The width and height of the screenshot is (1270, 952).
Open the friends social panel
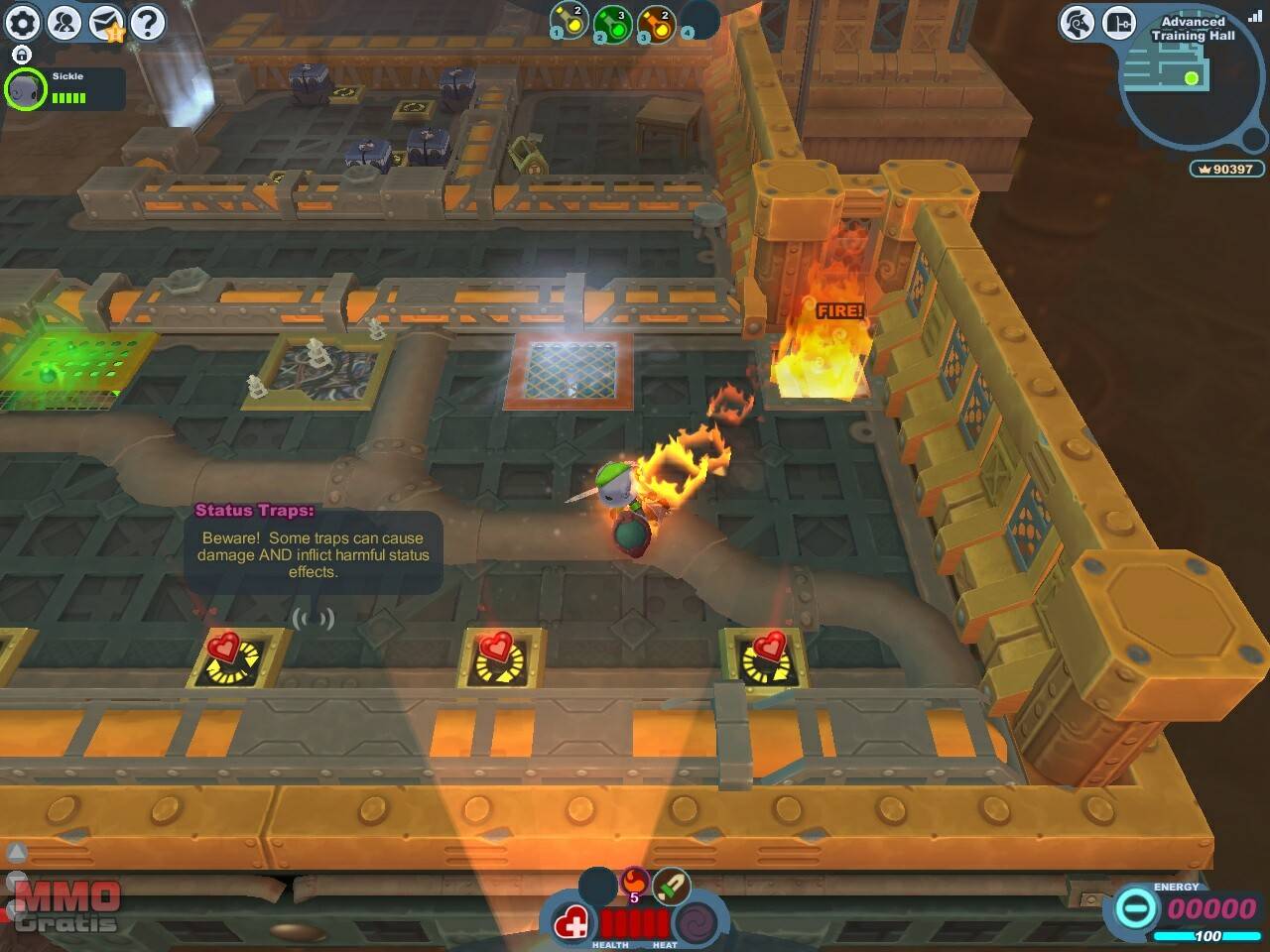coord(65,22)
